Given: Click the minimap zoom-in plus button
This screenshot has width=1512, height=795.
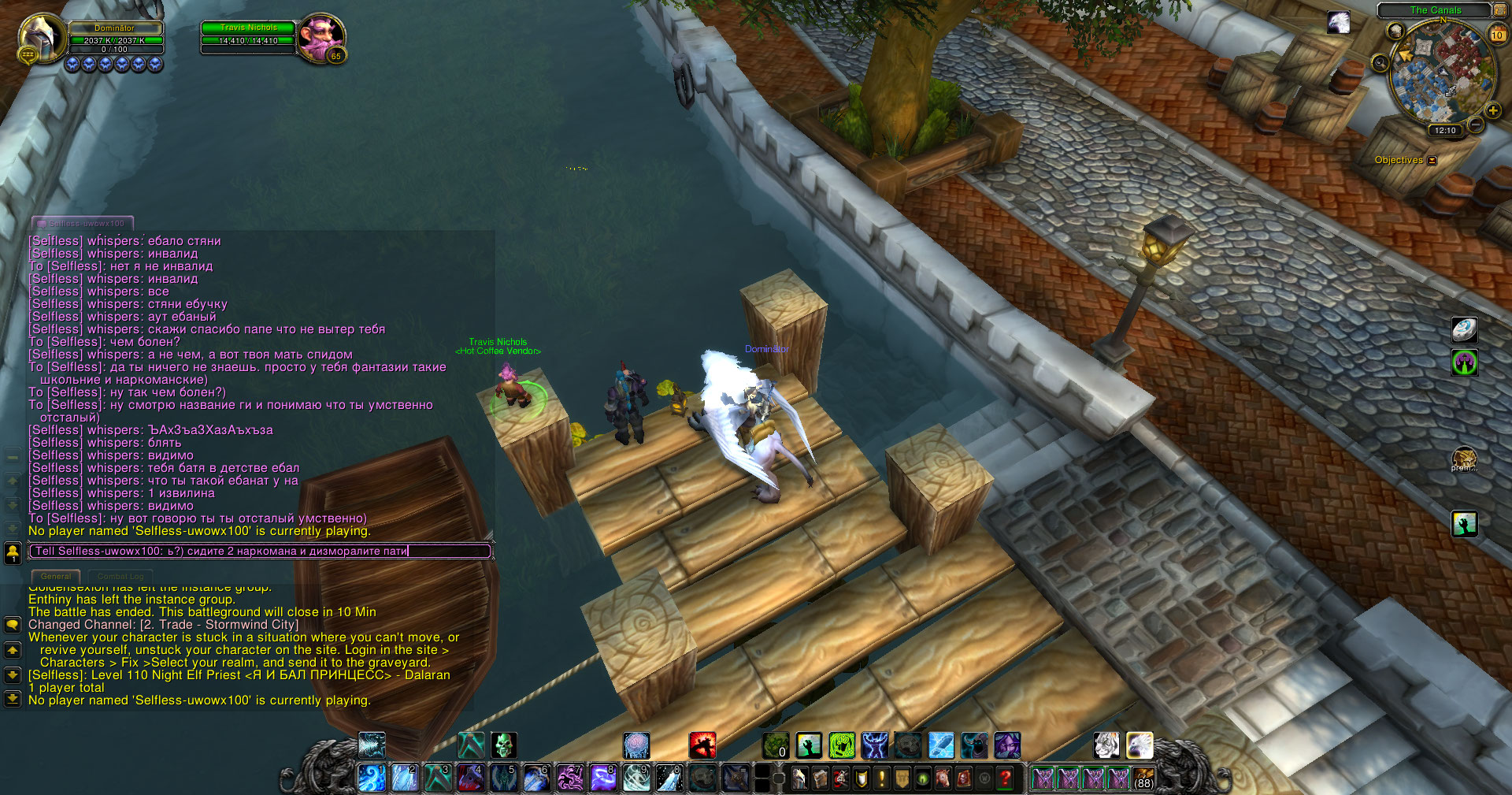Looking at the screenshot, I should point(1492,110).
